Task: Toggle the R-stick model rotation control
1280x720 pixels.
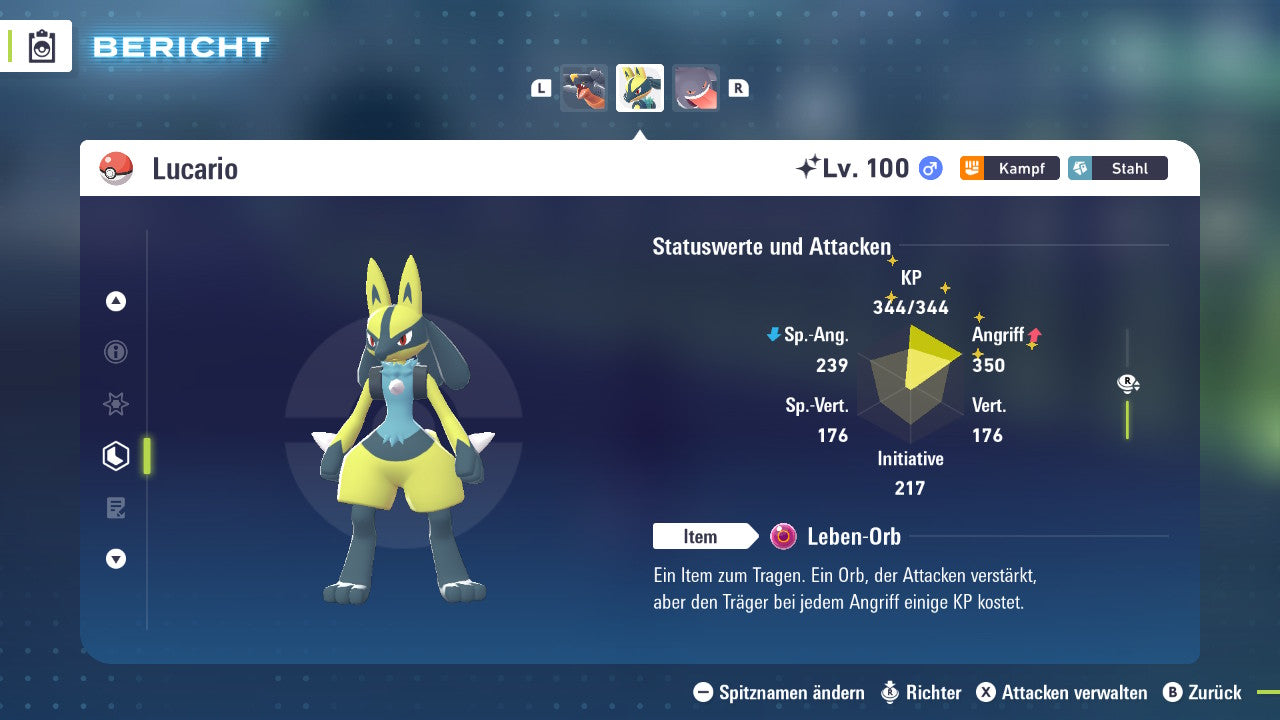Action: [x=1126, y=383]
